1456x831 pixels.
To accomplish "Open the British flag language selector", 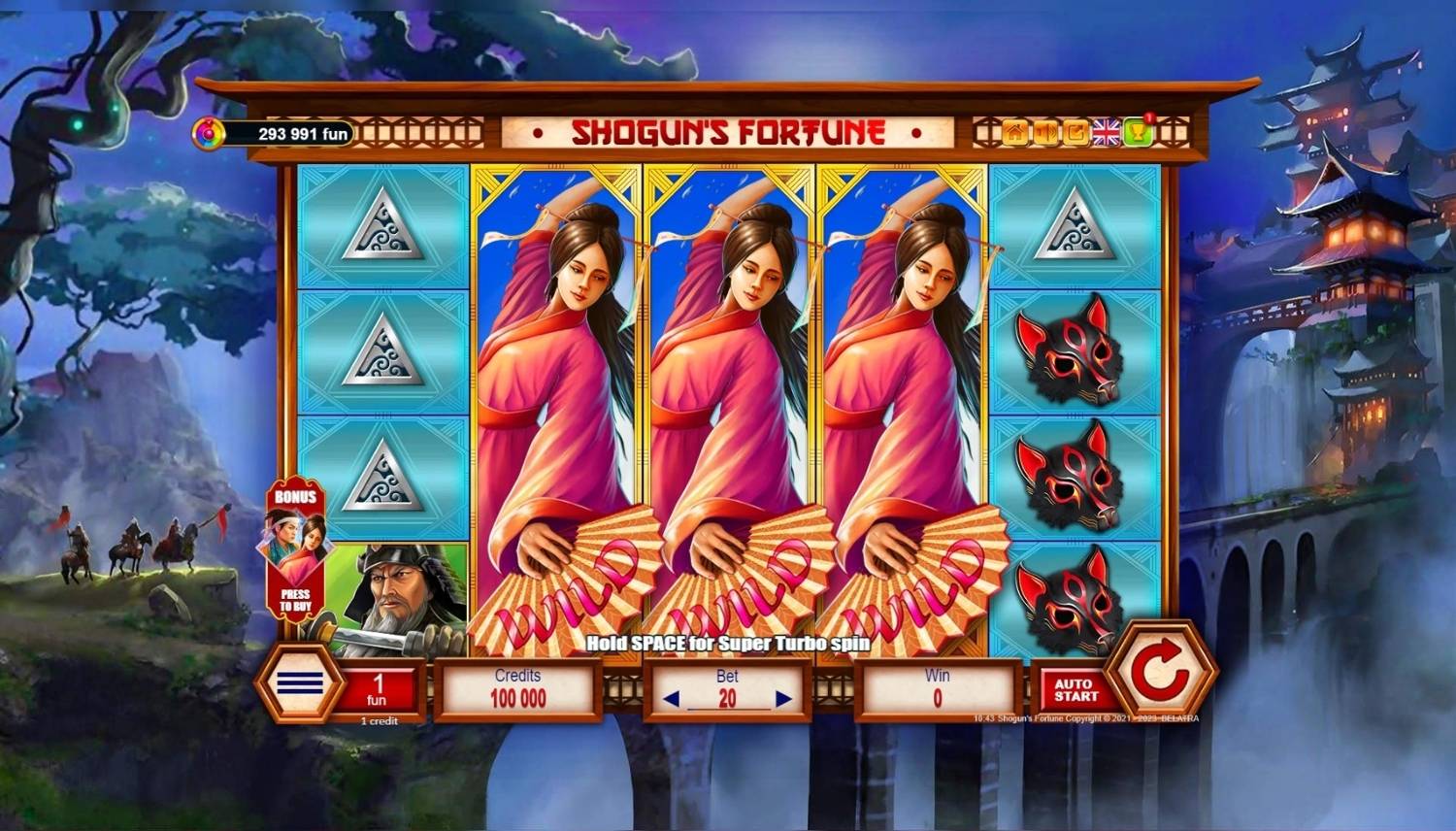I will pyautogui.click(x=1106, y=131).
